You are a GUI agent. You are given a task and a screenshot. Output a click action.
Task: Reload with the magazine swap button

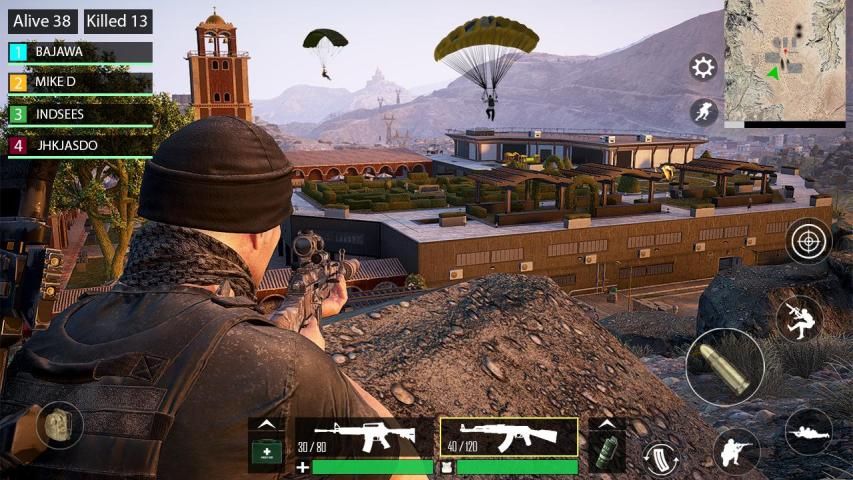pyautogui.click(x=661, y=458)
